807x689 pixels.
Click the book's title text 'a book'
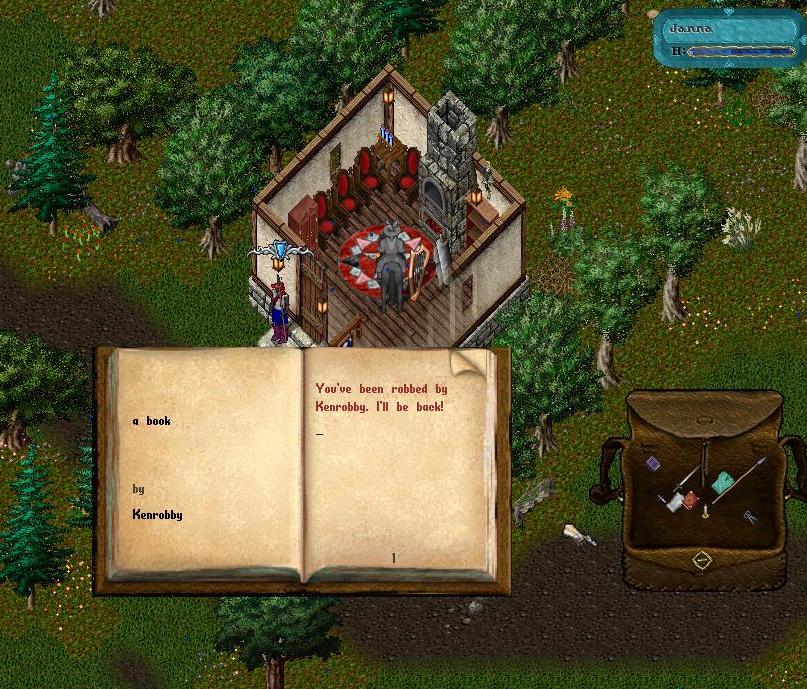click(x=152, y=421)
